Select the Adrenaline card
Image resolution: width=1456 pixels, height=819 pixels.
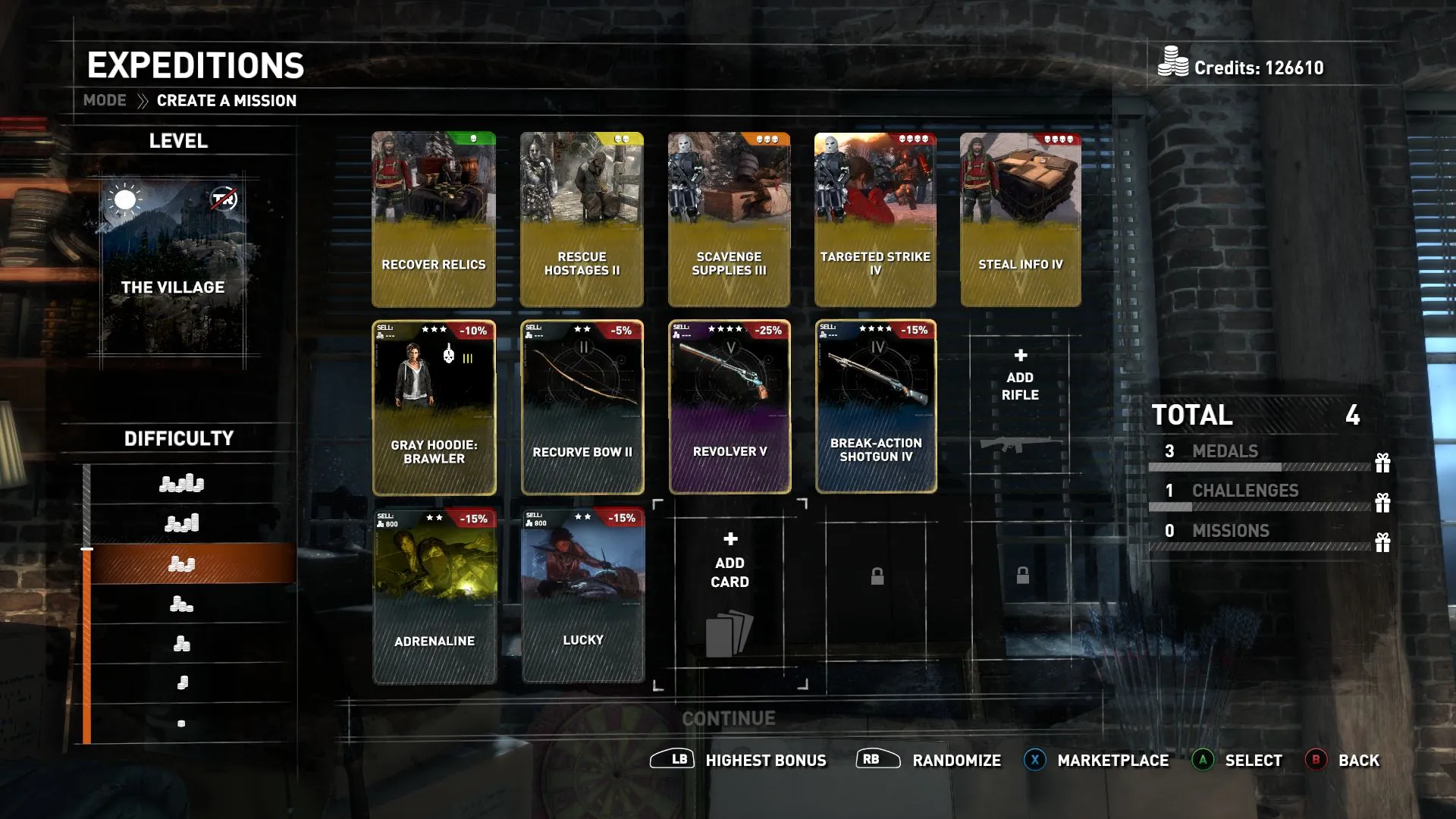pos(435,596)
